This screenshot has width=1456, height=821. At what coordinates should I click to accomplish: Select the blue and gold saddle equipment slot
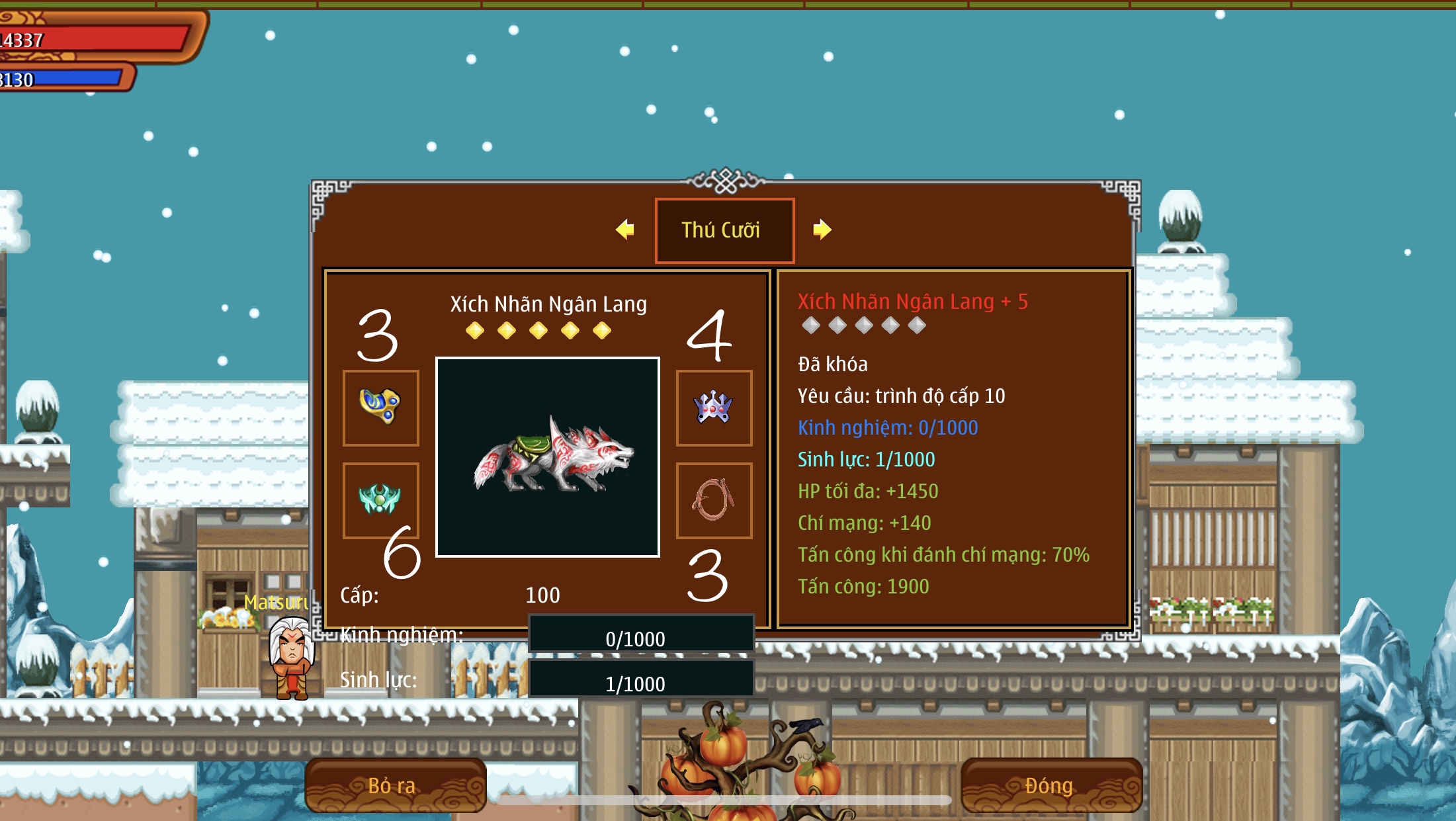click(x=380, y=408)
